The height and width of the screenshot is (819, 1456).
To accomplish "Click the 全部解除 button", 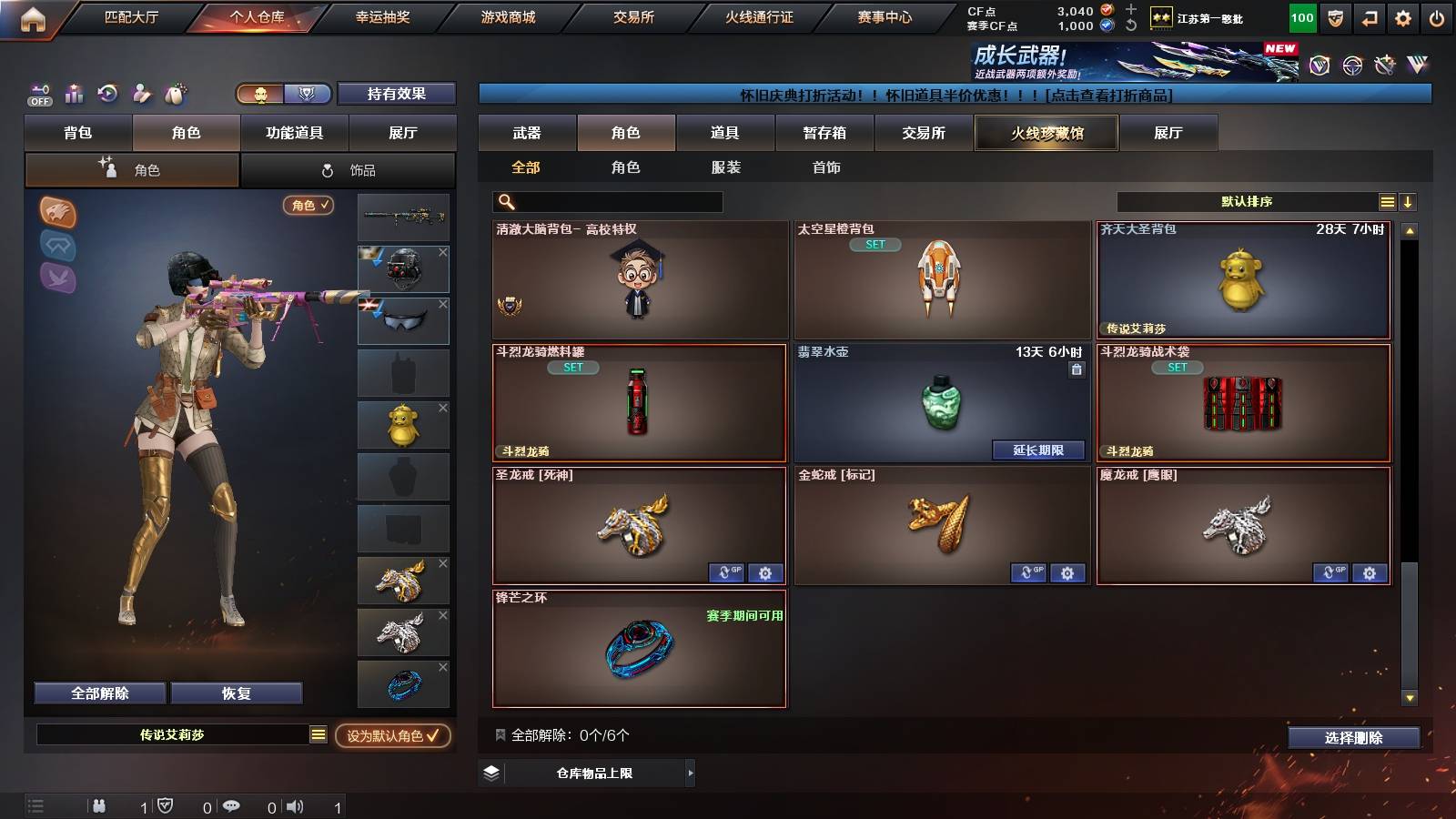I will (x=99, y=693).
